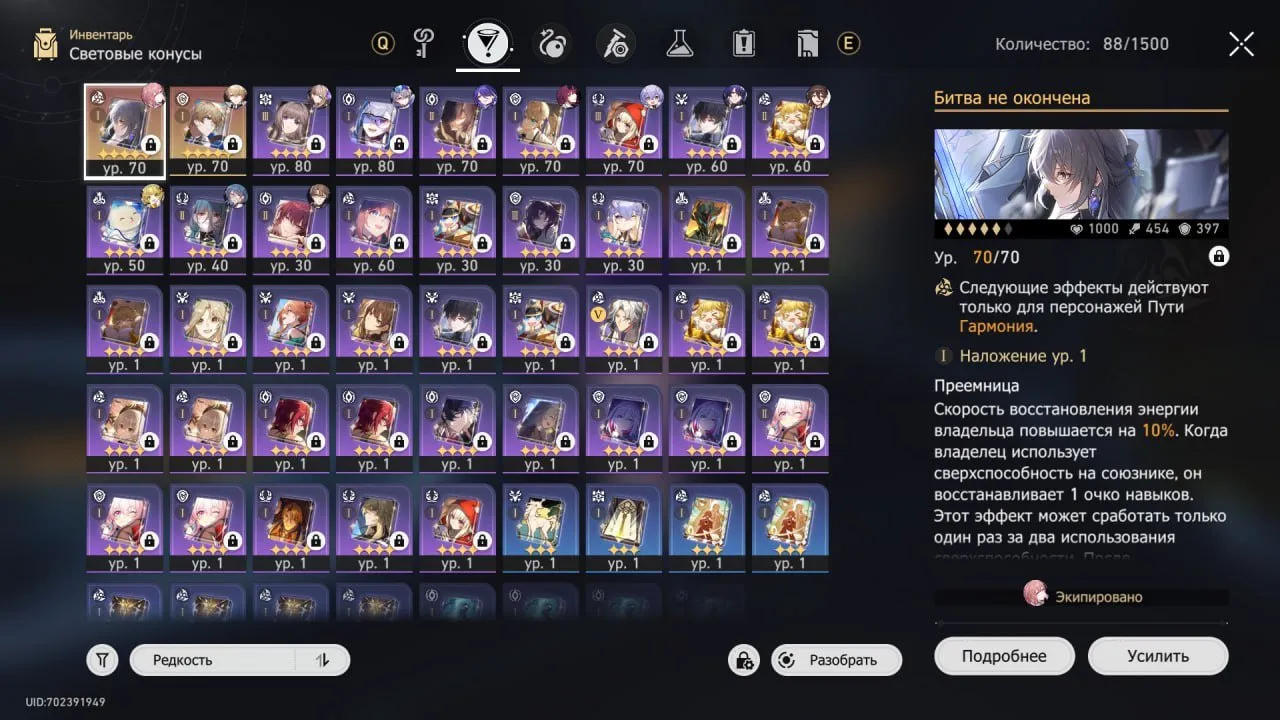This screenshot has height=720, width=1280.
Task: Open Подробнее for Битва не окончена
Action: (x=1004, y=655)
